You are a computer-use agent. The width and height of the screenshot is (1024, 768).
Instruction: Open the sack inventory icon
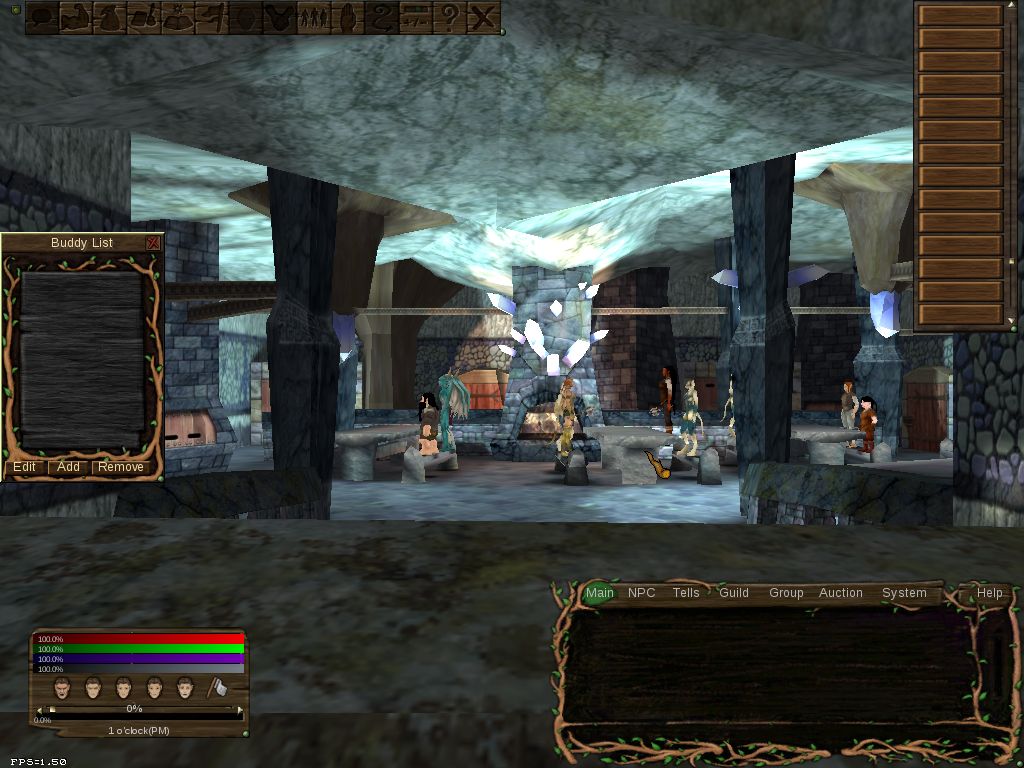coord(110,17)
